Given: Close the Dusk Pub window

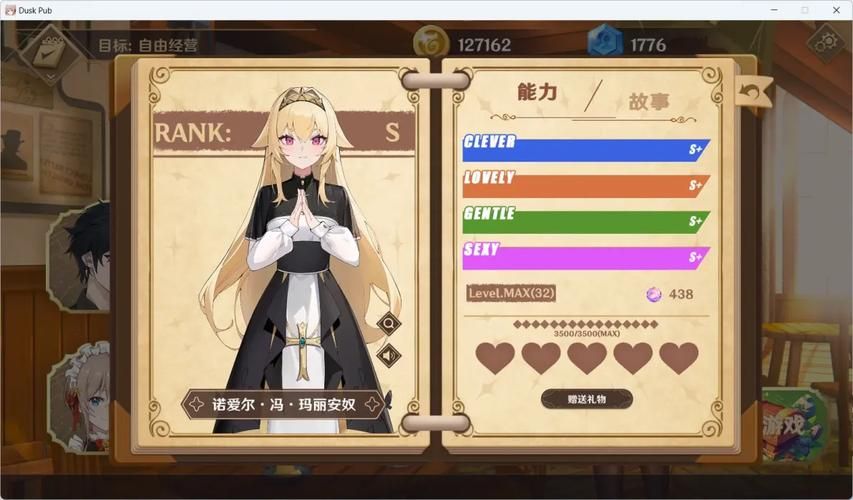Looking at the screenshot, I should point(836,9).
